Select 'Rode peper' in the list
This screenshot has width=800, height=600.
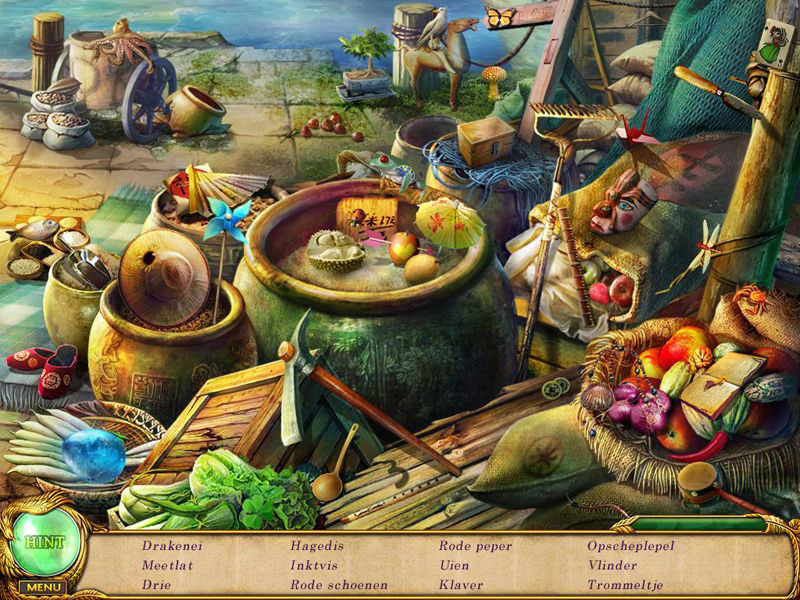tap(475, 546)
